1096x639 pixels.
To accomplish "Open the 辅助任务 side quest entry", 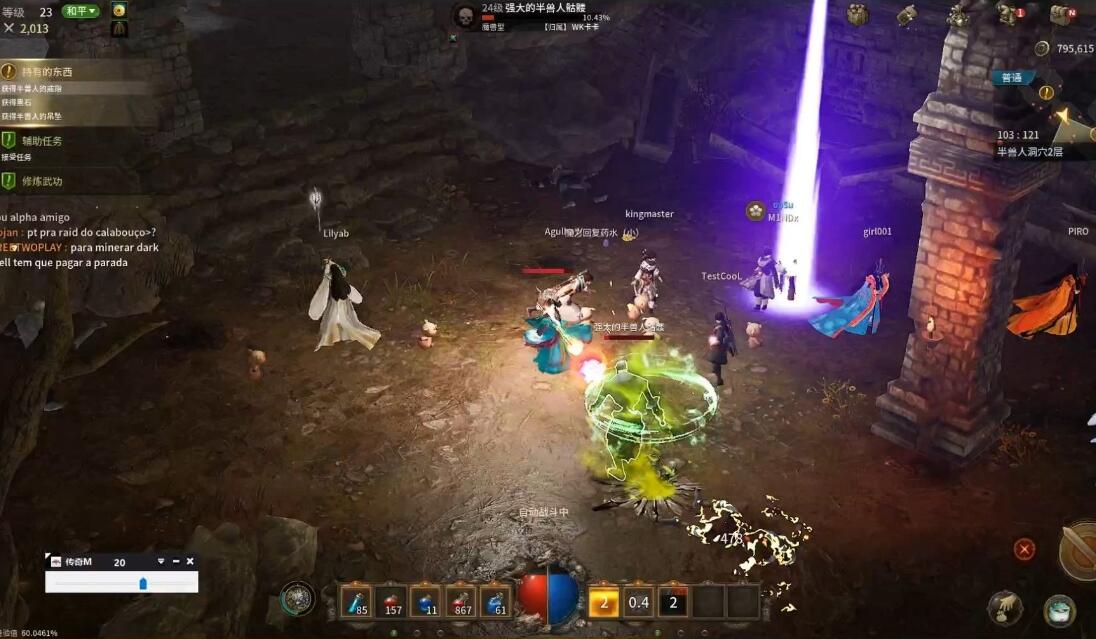I will (42, 141).
